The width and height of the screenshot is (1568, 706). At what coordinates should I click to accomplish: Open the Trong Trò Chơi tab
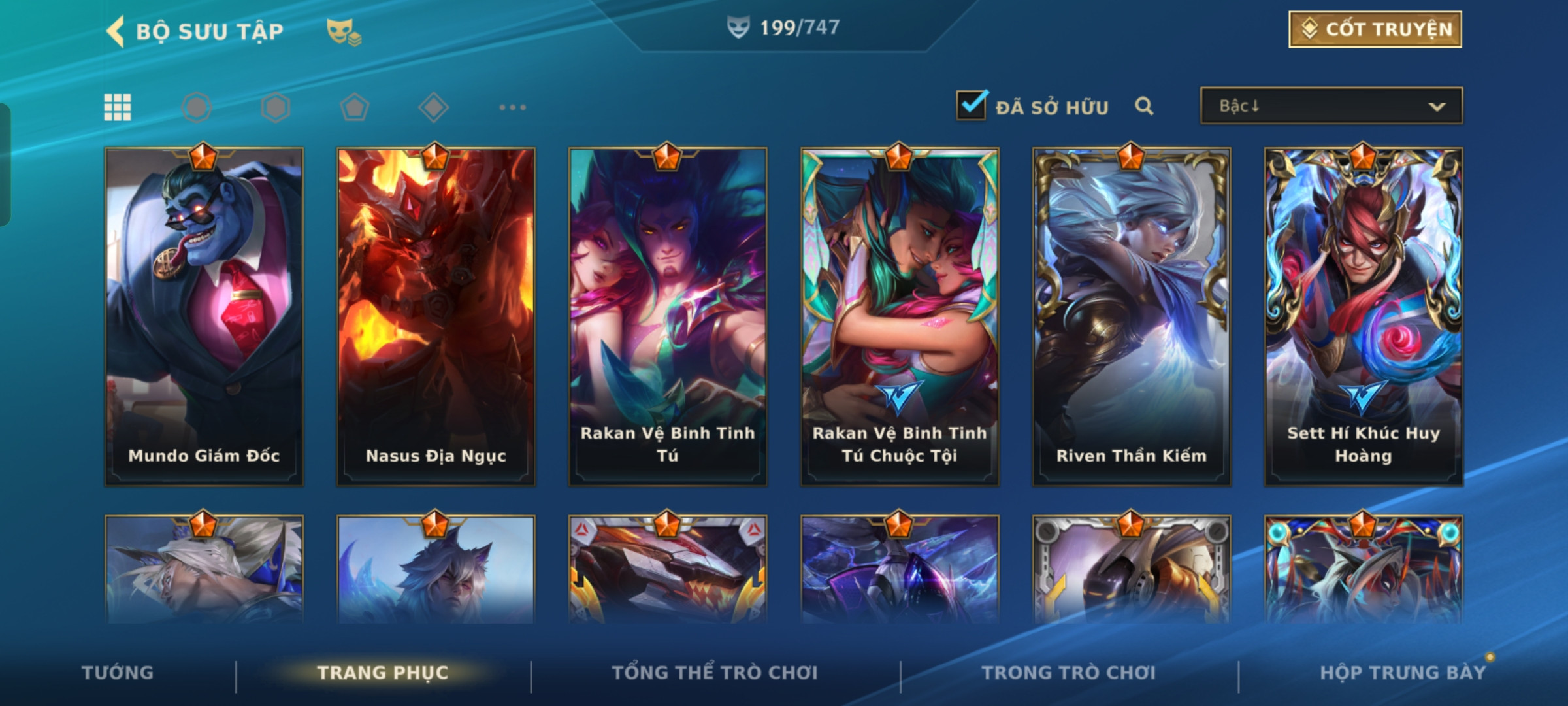[1069, 673]
